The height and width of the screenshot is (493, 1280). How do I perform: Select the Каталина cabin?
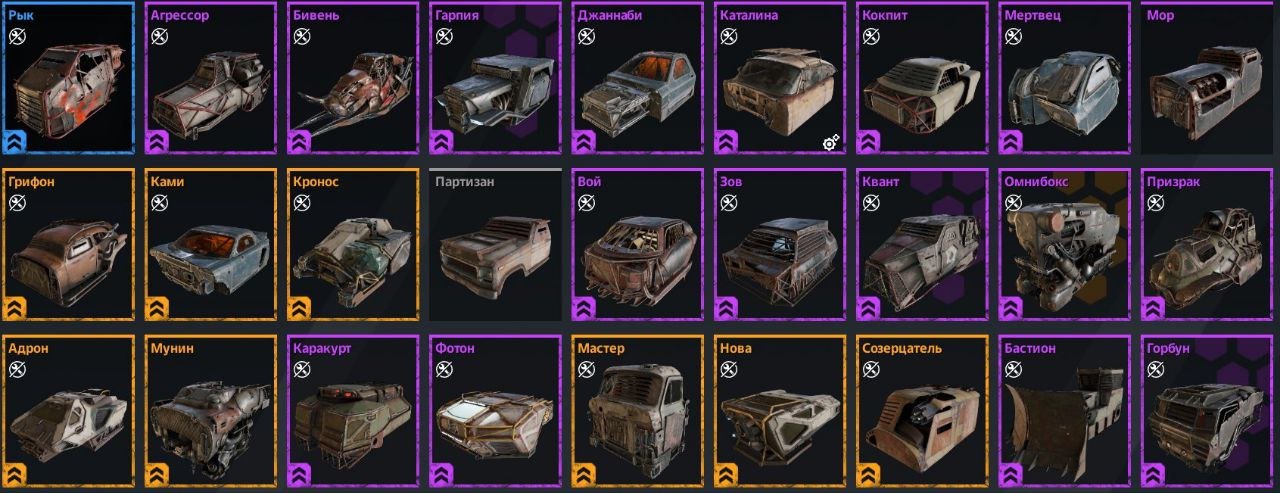click(x=781, y=80)
